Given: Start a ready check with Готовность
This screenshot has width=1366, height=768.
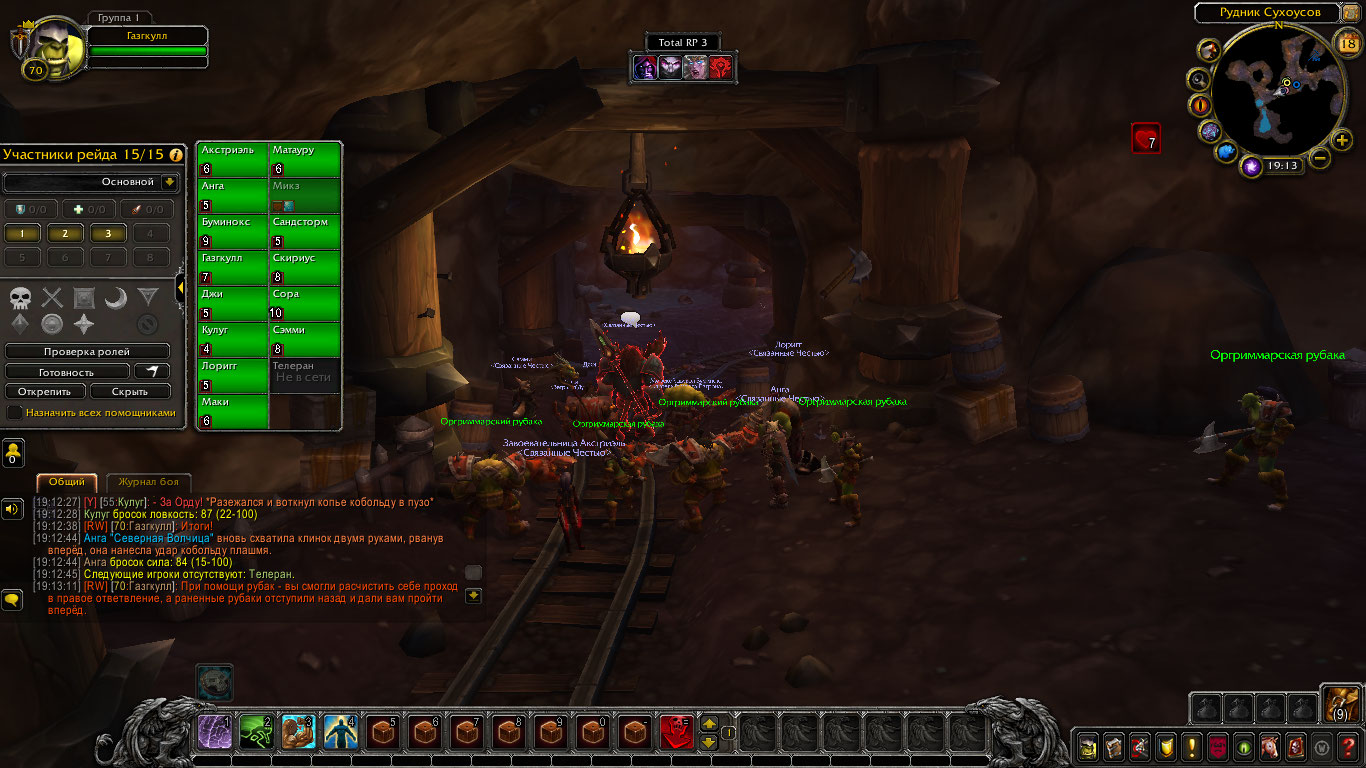Looking at the screenshot, I should pyautogui.click(x=68, y=372).
